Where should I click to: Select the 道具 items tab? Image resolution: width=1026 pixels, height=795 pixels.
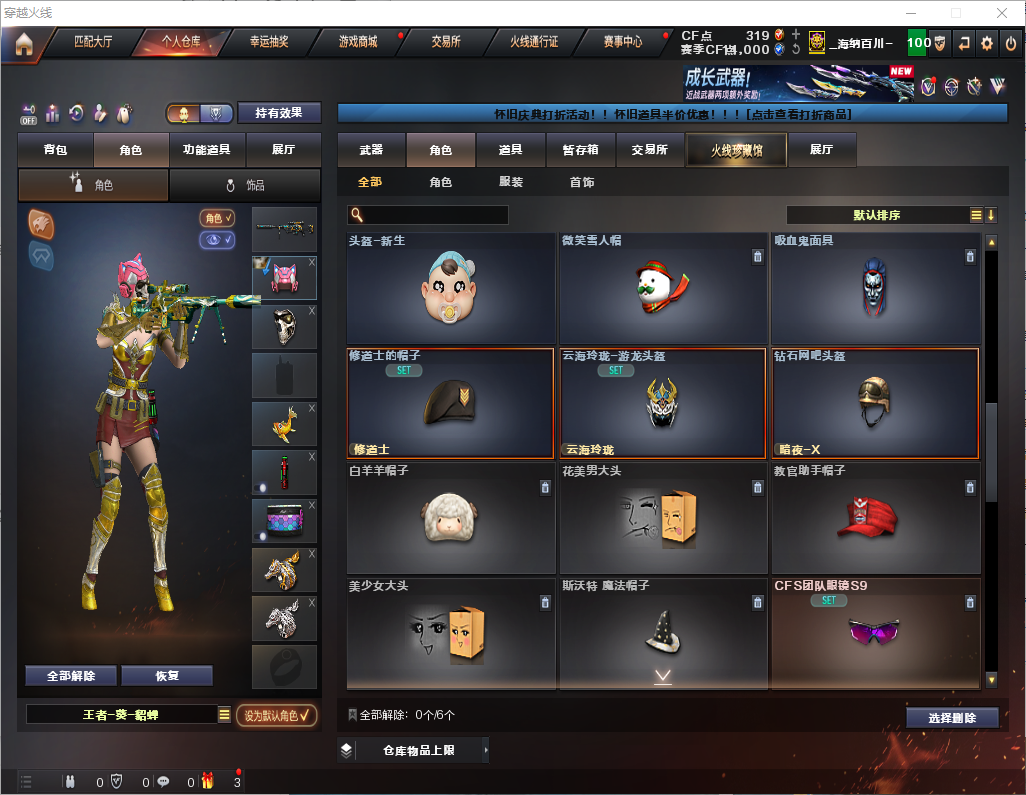510,150
